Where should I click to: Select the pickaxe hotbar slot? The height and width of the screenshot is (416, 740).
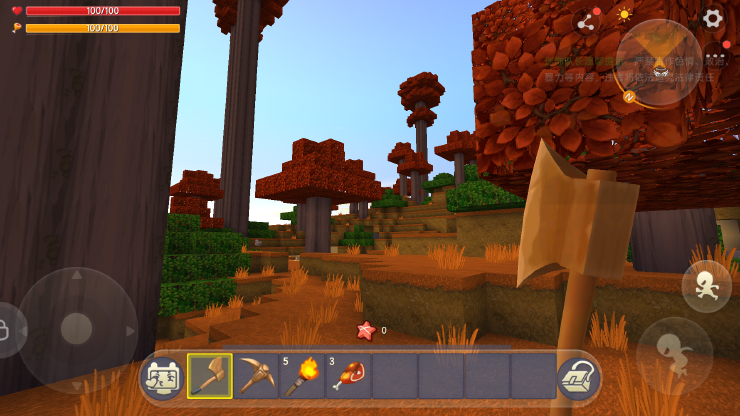(256, 376)
